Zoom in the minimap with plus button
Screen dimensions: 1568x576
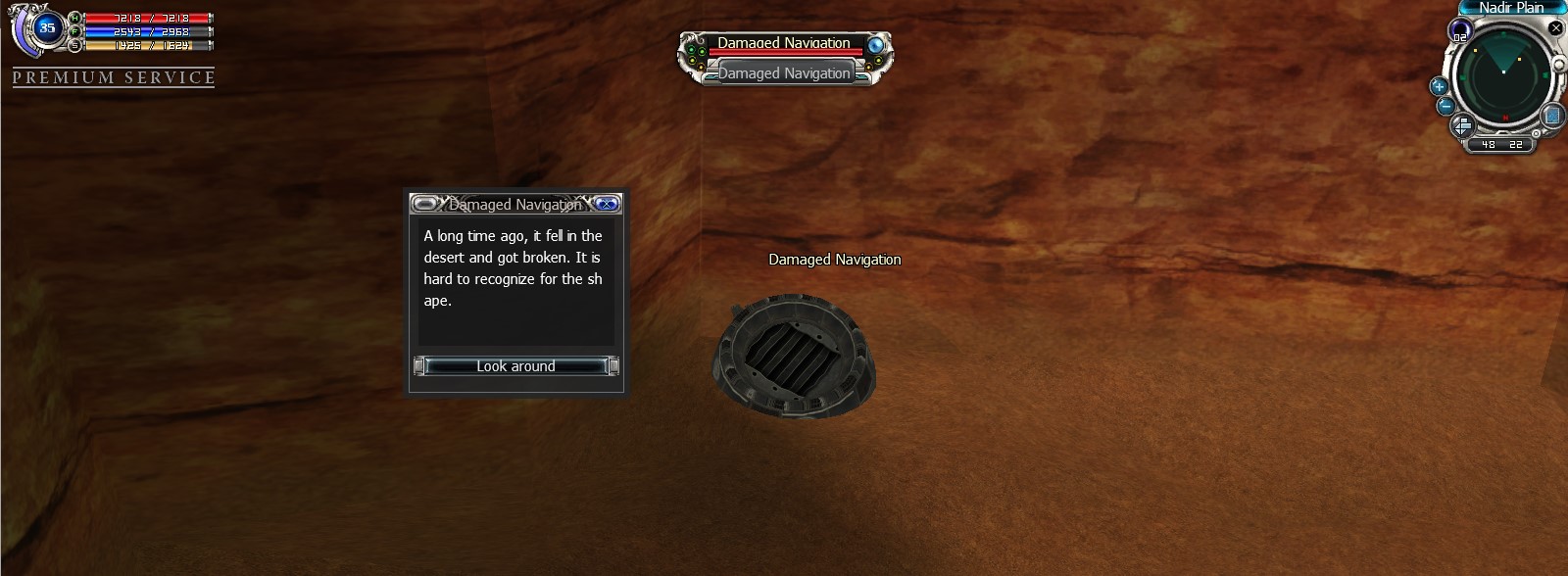click(1439, 86)
